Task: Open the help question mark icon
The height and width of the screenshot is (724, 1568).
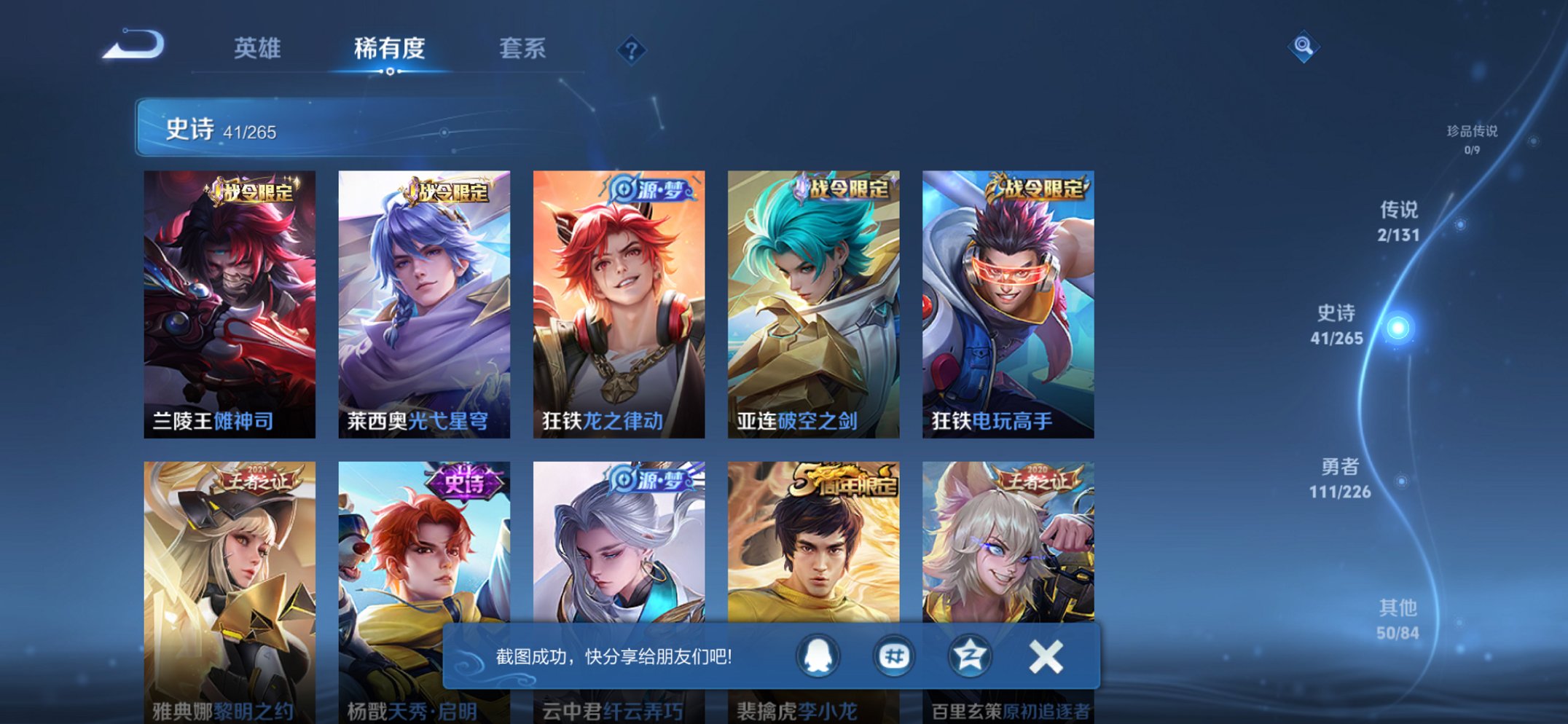Action: tap(631, 50)
